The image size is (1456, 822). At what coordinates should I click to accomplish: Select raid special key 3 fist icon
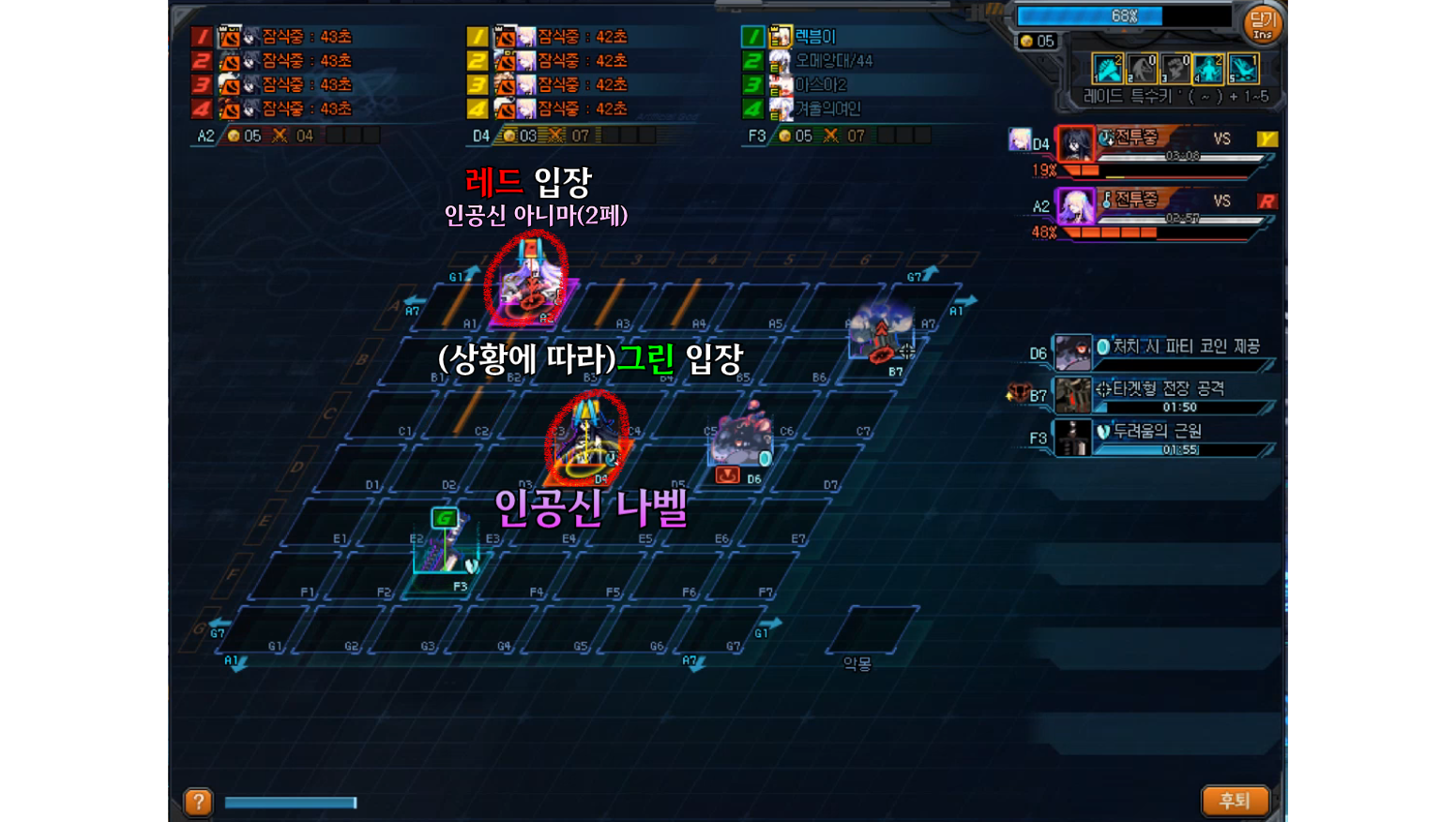pyautogui.click(x=1175, y=68)
